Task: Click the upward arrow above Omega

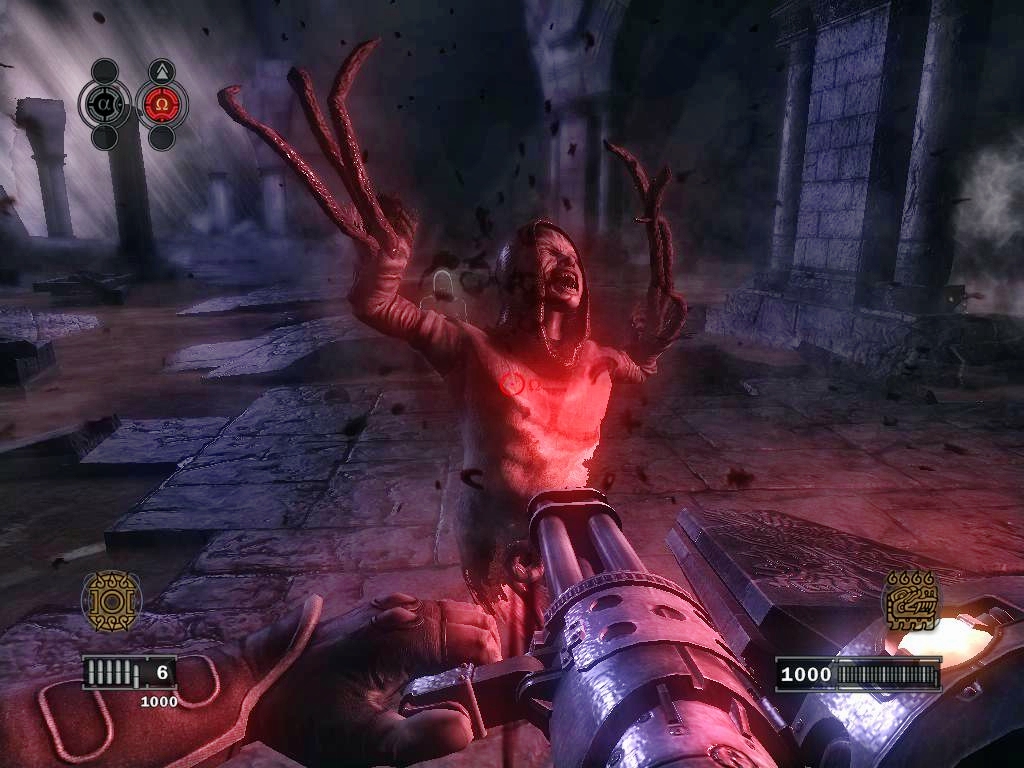Action: (x=161, y=71)
